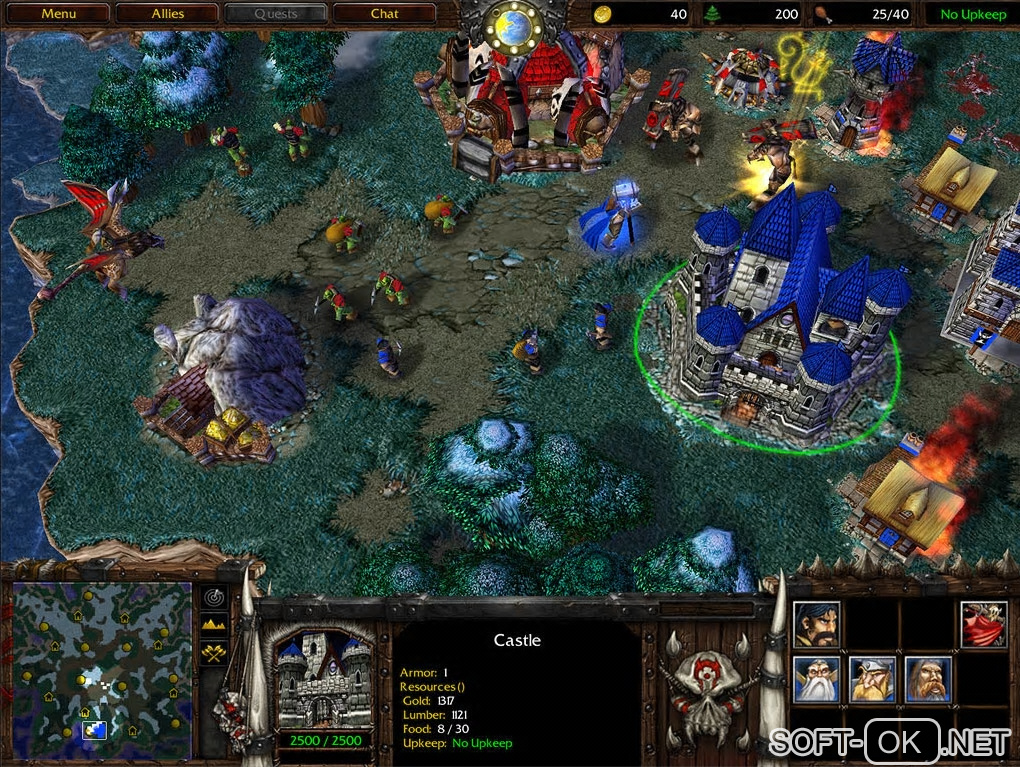This screenshot has height=767, width=1020.
Task: Click the red-caped figure command icon
Action: (984, 623)
